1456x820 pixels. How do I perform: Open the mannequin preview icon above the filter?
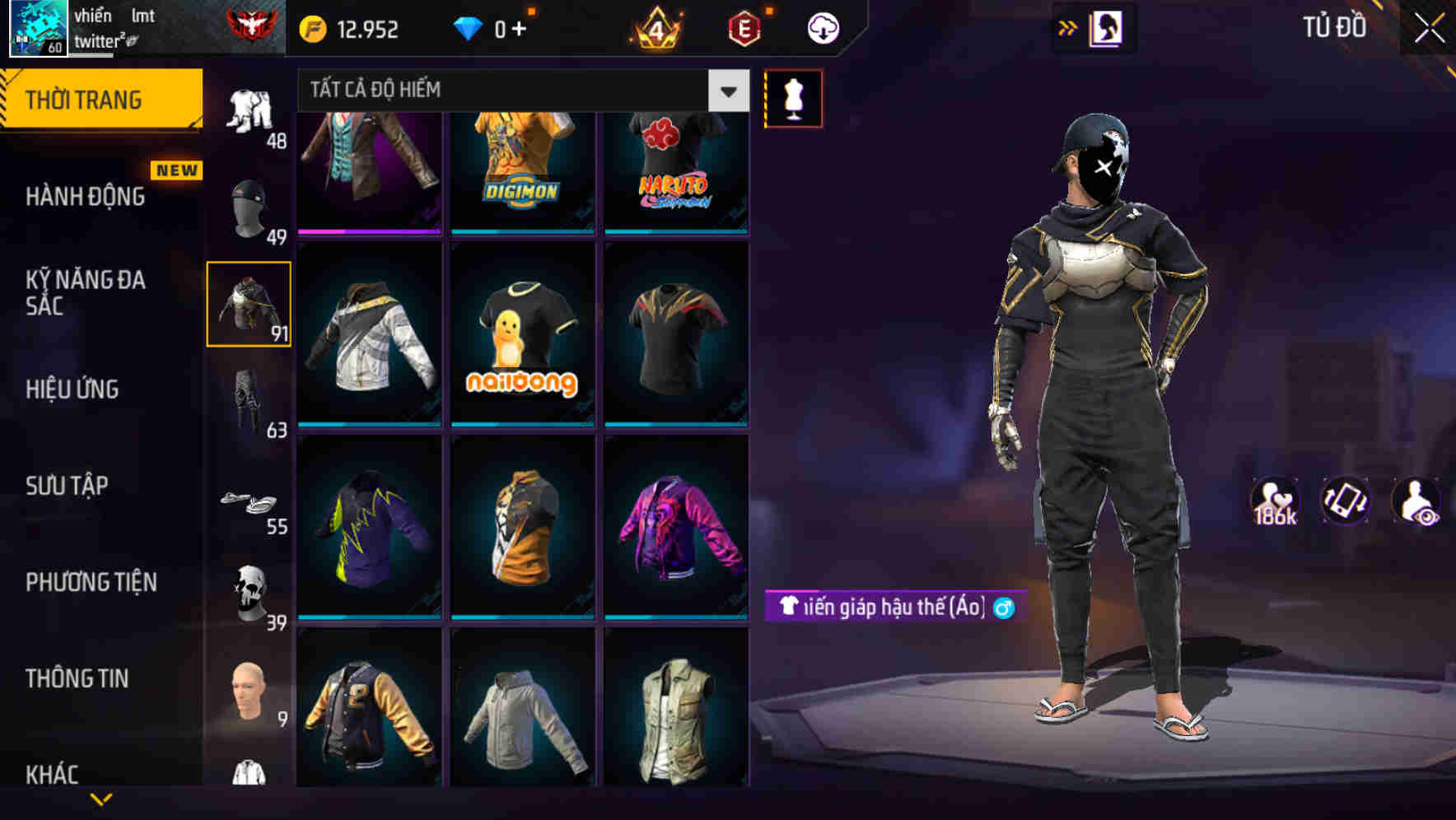793,97
